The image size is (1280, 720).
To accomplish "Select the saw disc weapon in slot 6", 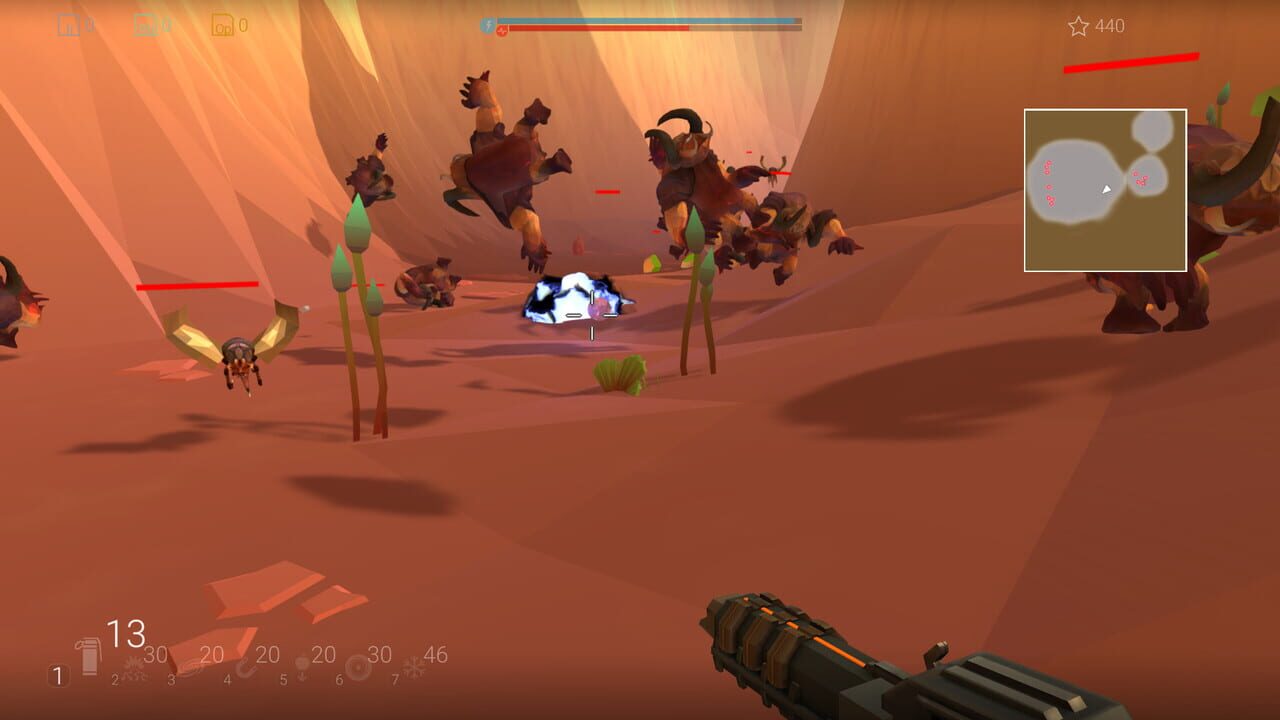I will click(356, 667).
